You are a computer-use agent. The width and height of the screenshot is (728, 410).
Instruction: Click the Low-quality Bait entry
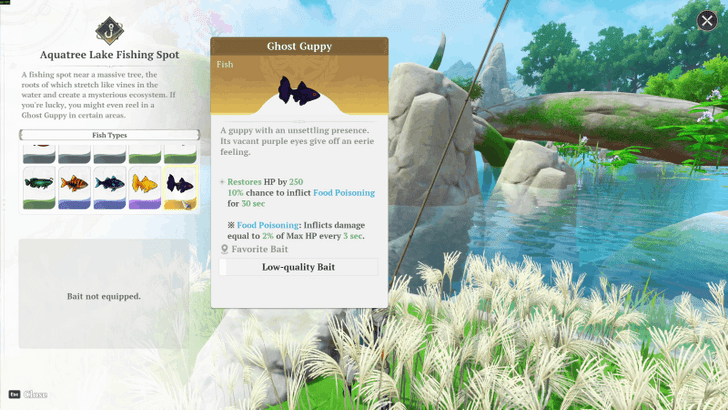coord(298,267)
